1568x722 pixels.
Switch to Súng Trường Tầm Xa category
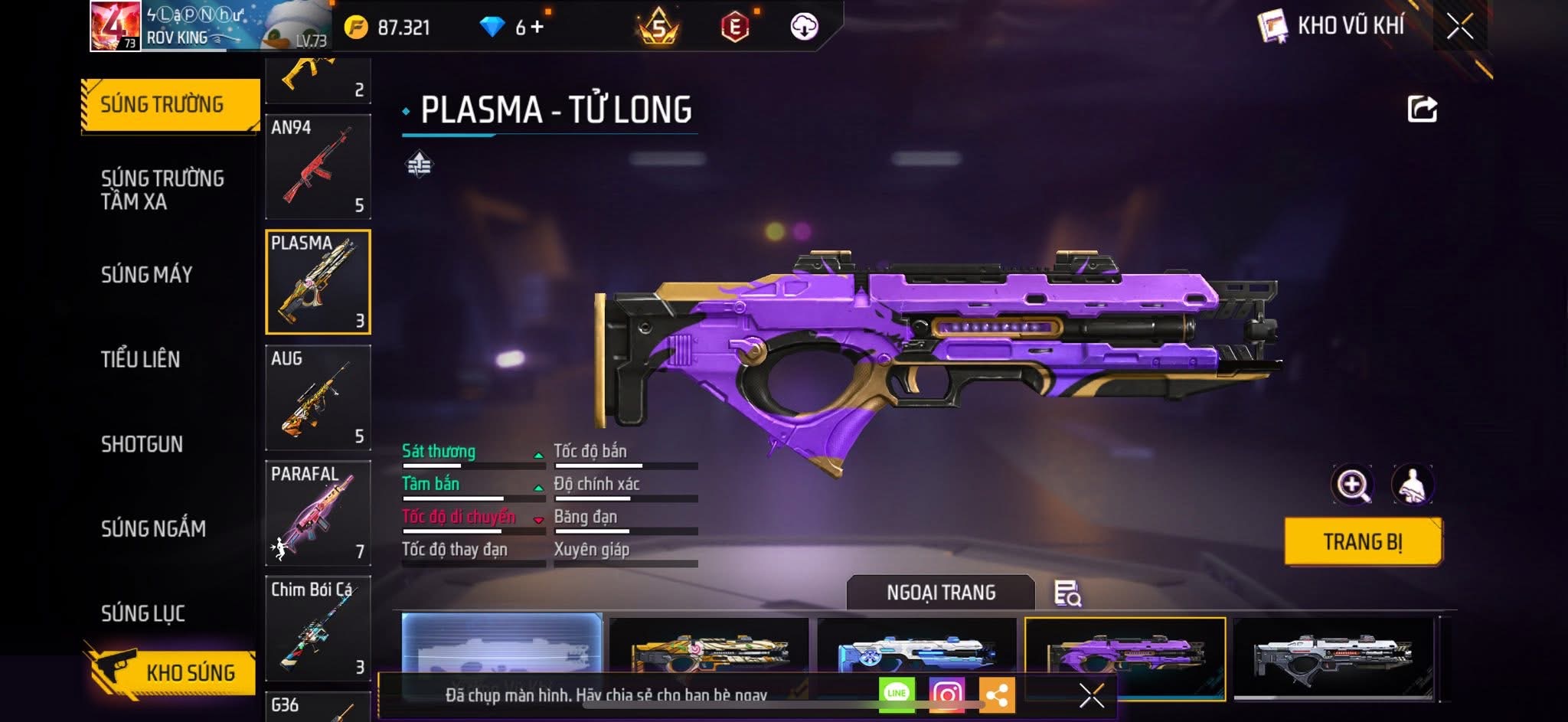[x=162, y=190]
